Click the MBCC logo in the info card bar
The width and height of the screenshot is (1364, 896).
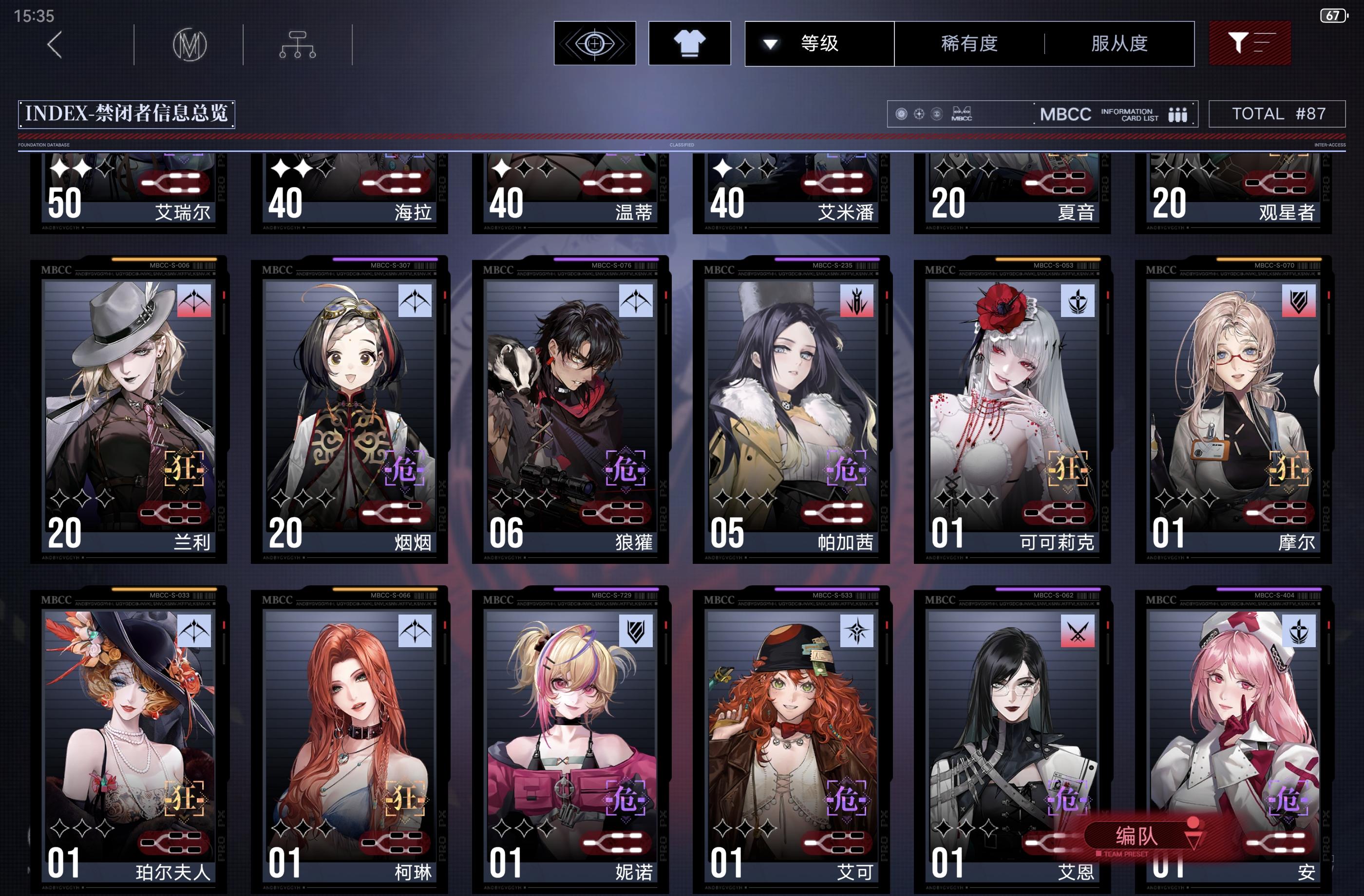pyautogui.click(x=963, y=114)
